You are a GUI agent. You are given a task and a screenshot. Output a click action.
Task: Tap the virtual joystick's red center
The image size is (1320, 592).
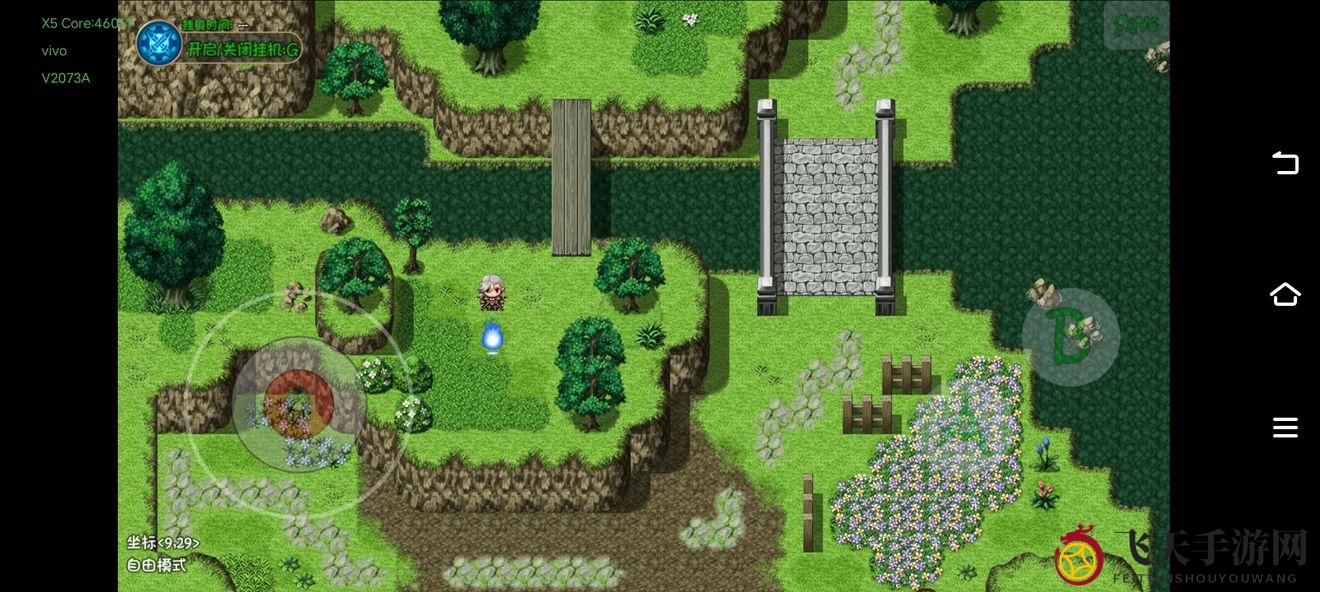click(x=298, y=402)
